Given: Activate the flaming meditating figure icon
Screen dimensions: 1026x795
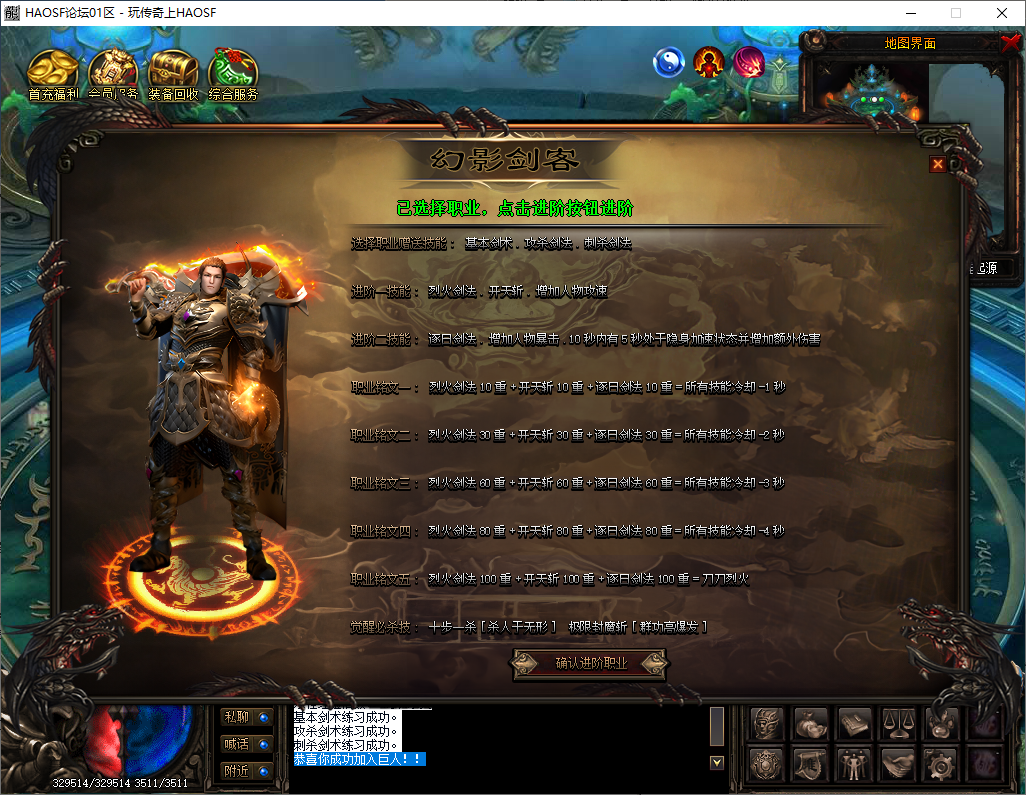Looking at the screenshot, I should coord(709,63).
